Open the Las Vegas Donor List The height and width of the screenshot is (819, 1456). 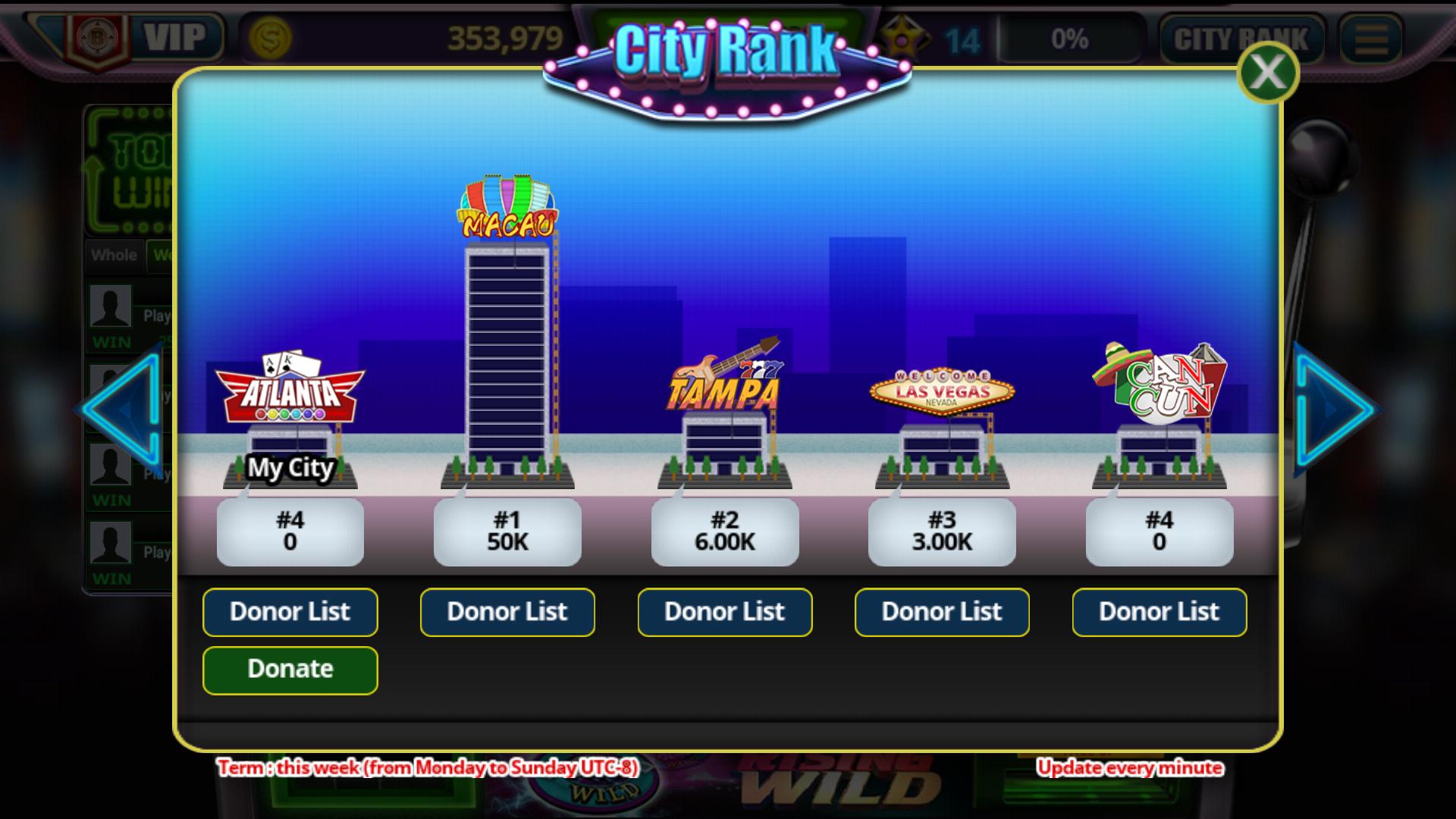941,612
